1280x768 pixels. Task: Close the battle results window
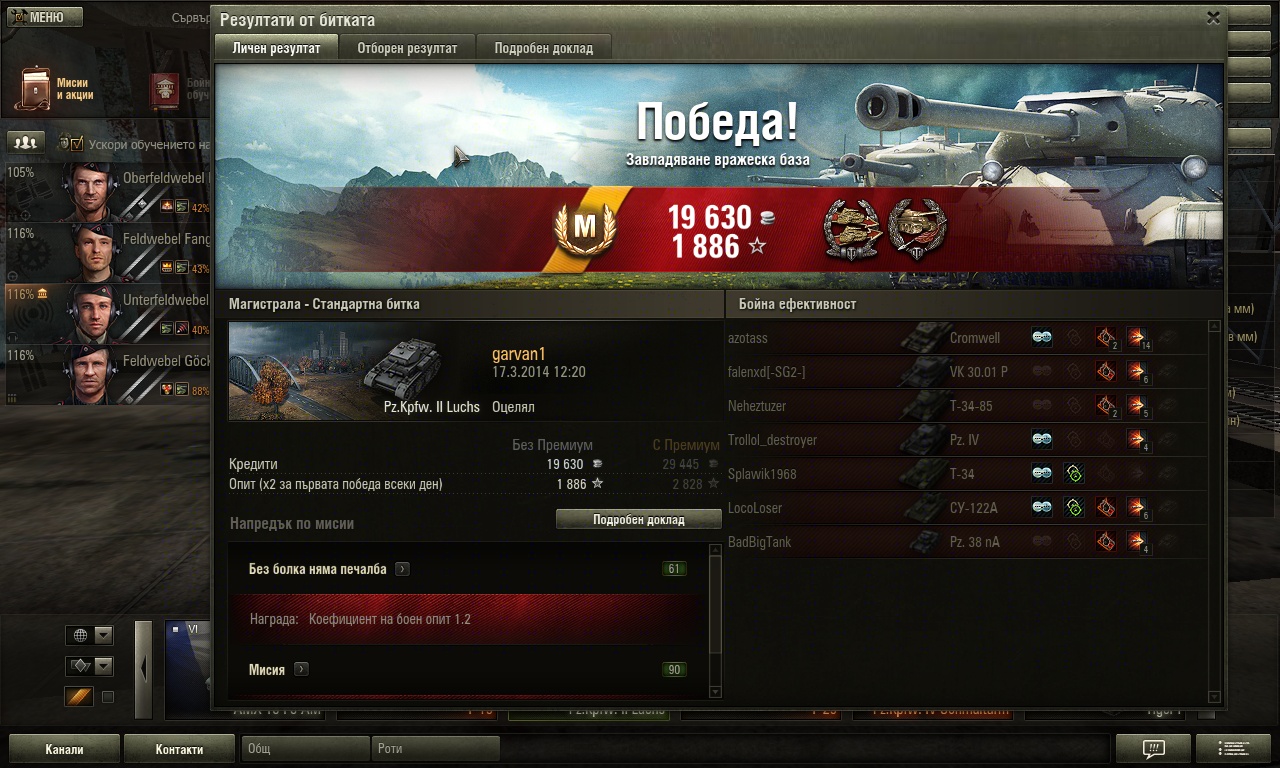click(x=1213, y=18)
